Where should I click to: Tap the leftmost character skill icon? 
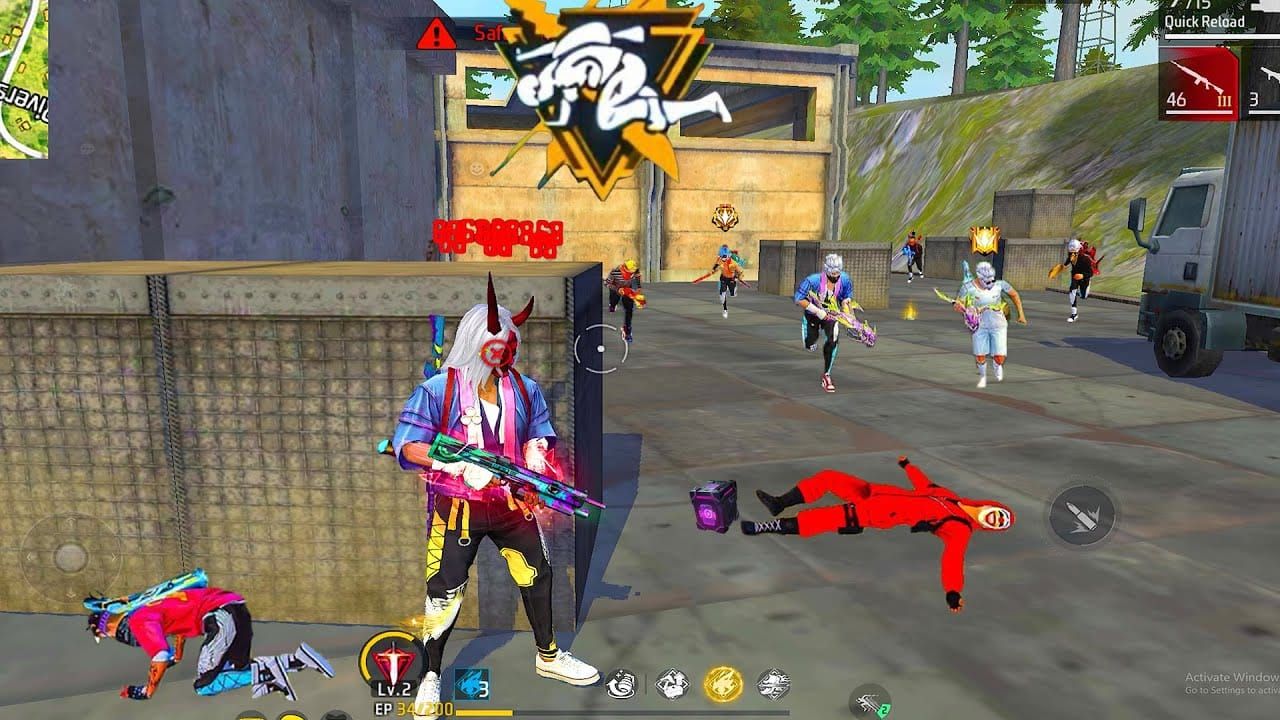(x=620, y=682)
